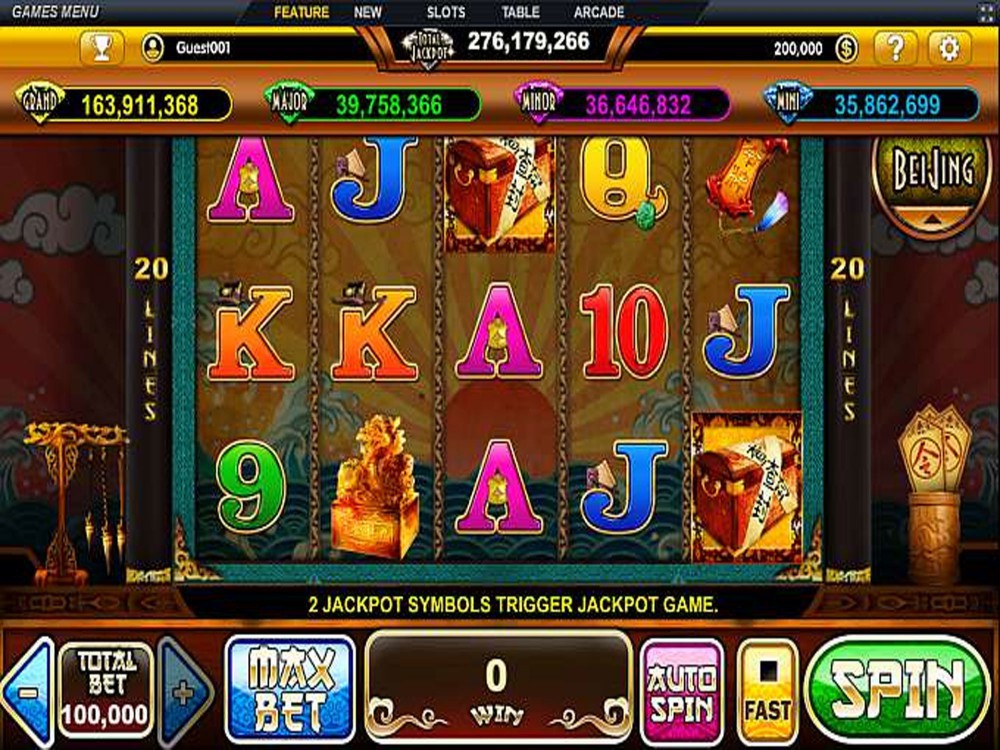Viewport: 1000px width, 750px height.
Task: Open the Slots category tab
Action: 446,12
